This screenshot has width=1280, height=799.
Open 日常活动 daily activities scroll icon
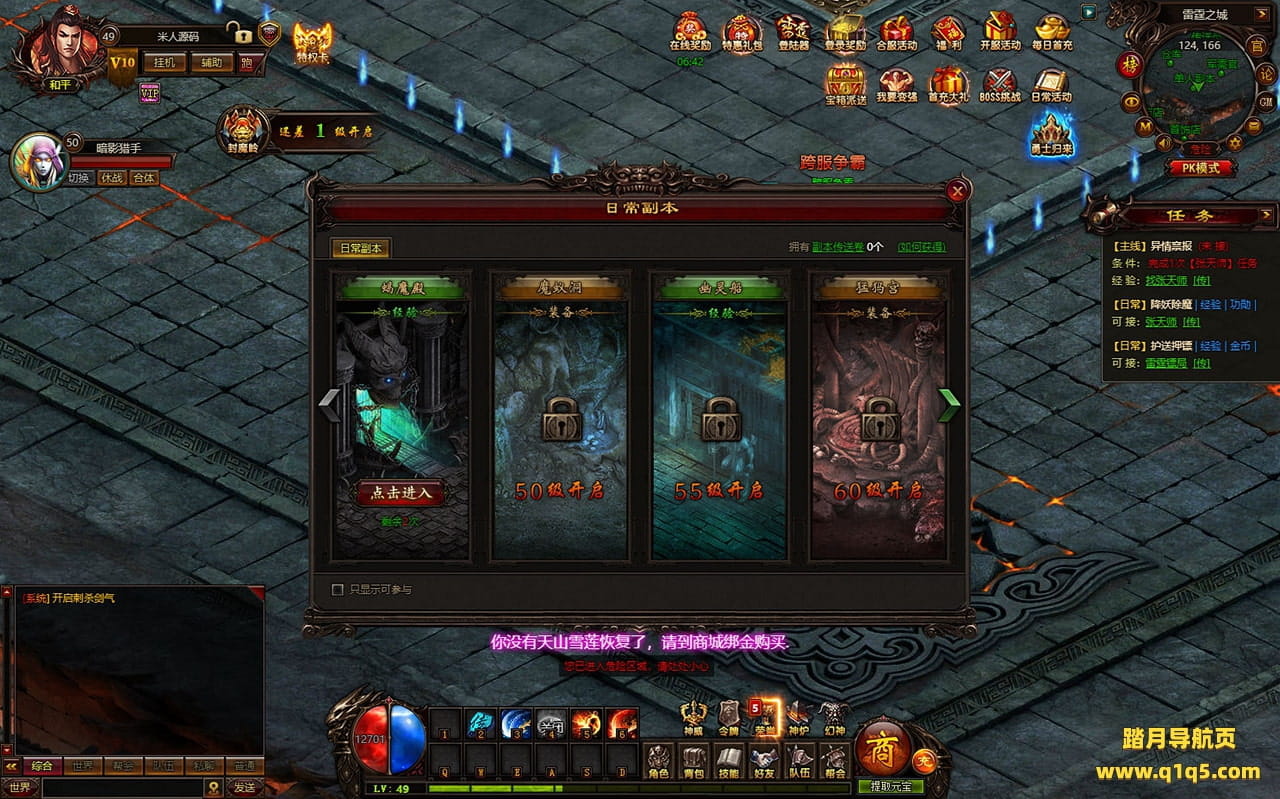(x=1051, y=84)
